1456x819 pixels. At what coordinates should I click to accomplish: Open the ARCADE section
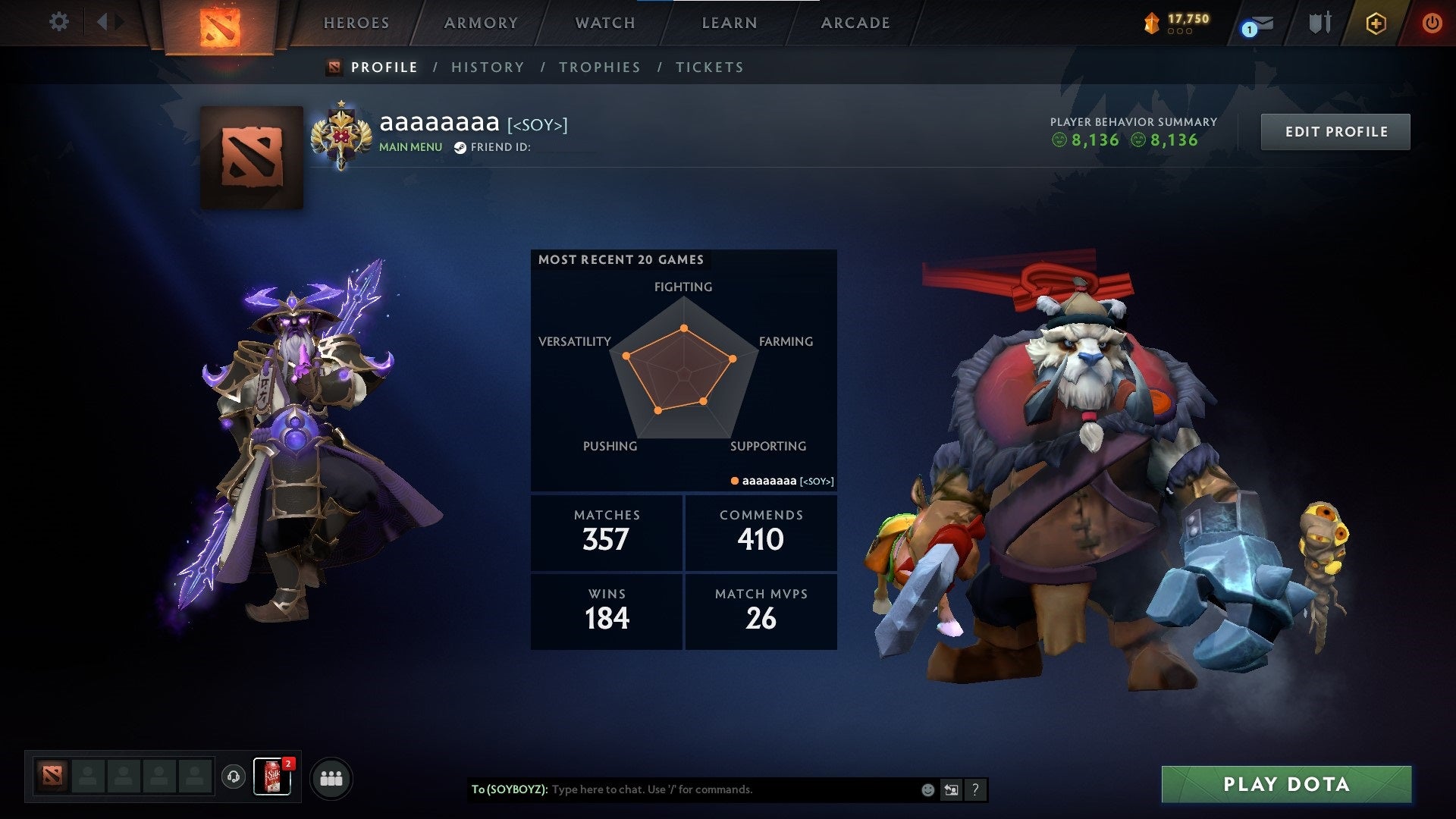tap(855, 23)
